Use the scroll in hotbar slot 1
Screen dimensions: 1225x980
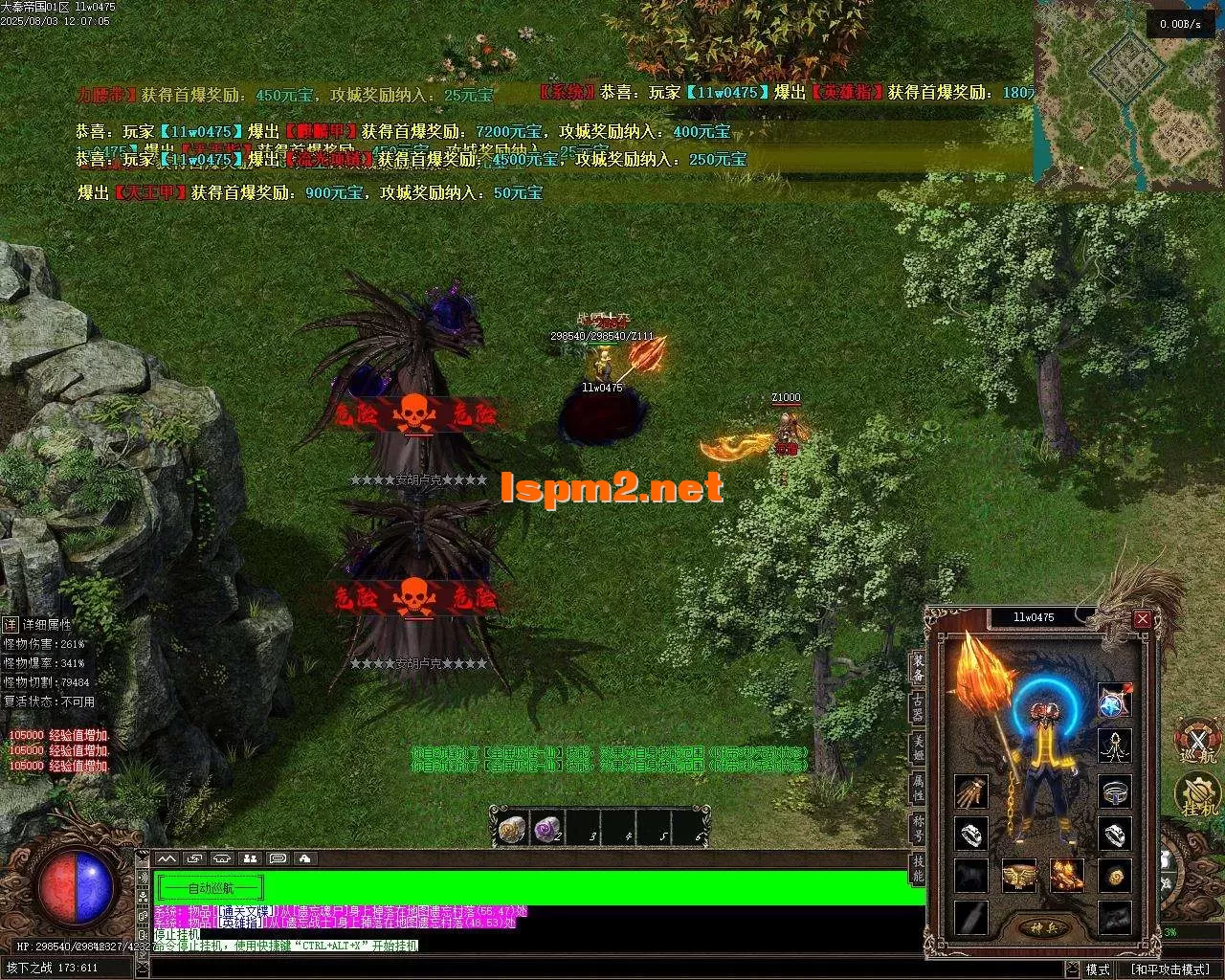coord(511,828)
